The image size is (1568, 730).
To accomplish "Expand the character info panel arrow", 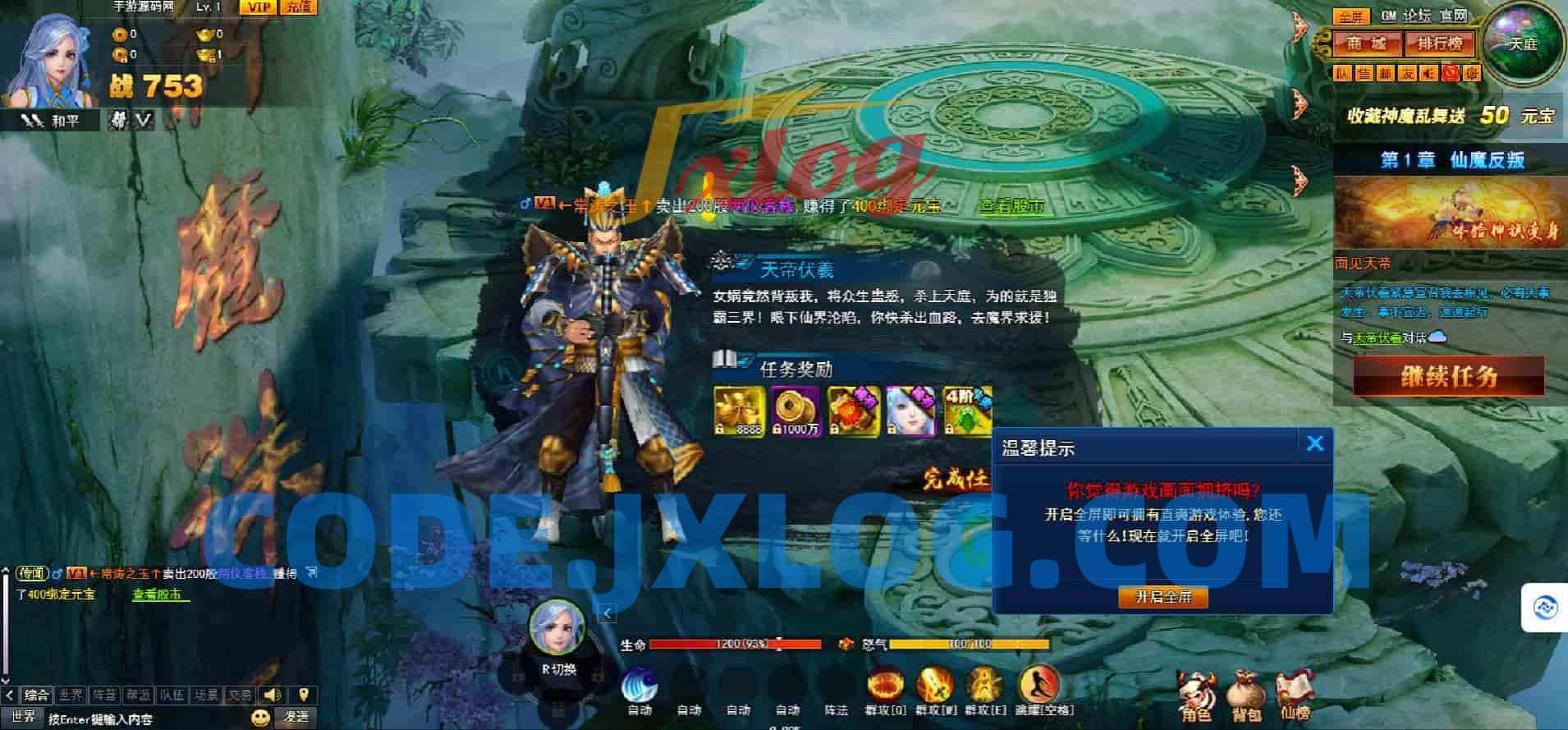I will (x=608, y=613).
